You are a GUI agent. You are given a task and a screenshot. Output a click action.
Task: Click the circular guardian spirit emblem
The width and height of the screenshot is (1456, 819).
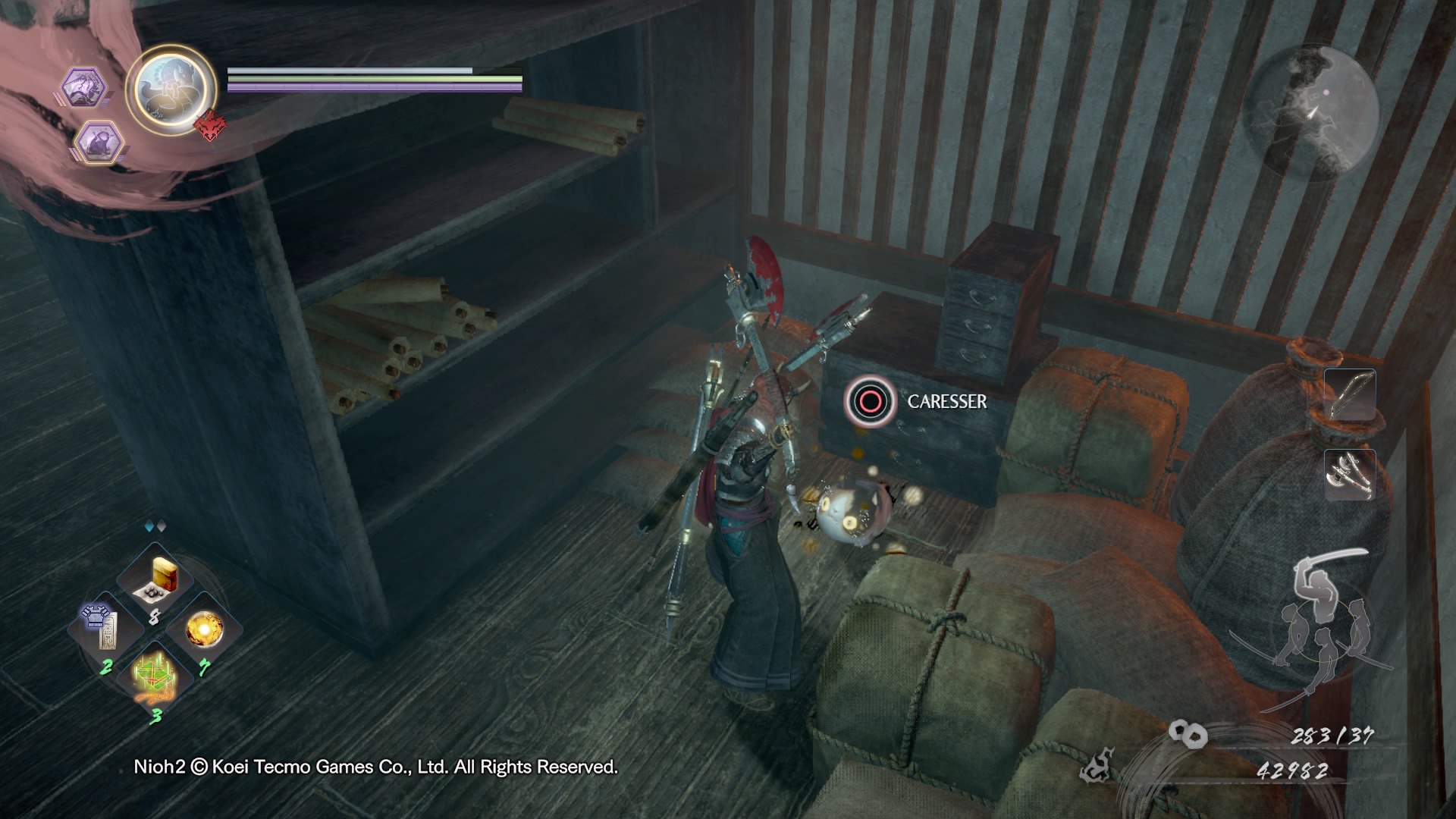click(171, 89)
